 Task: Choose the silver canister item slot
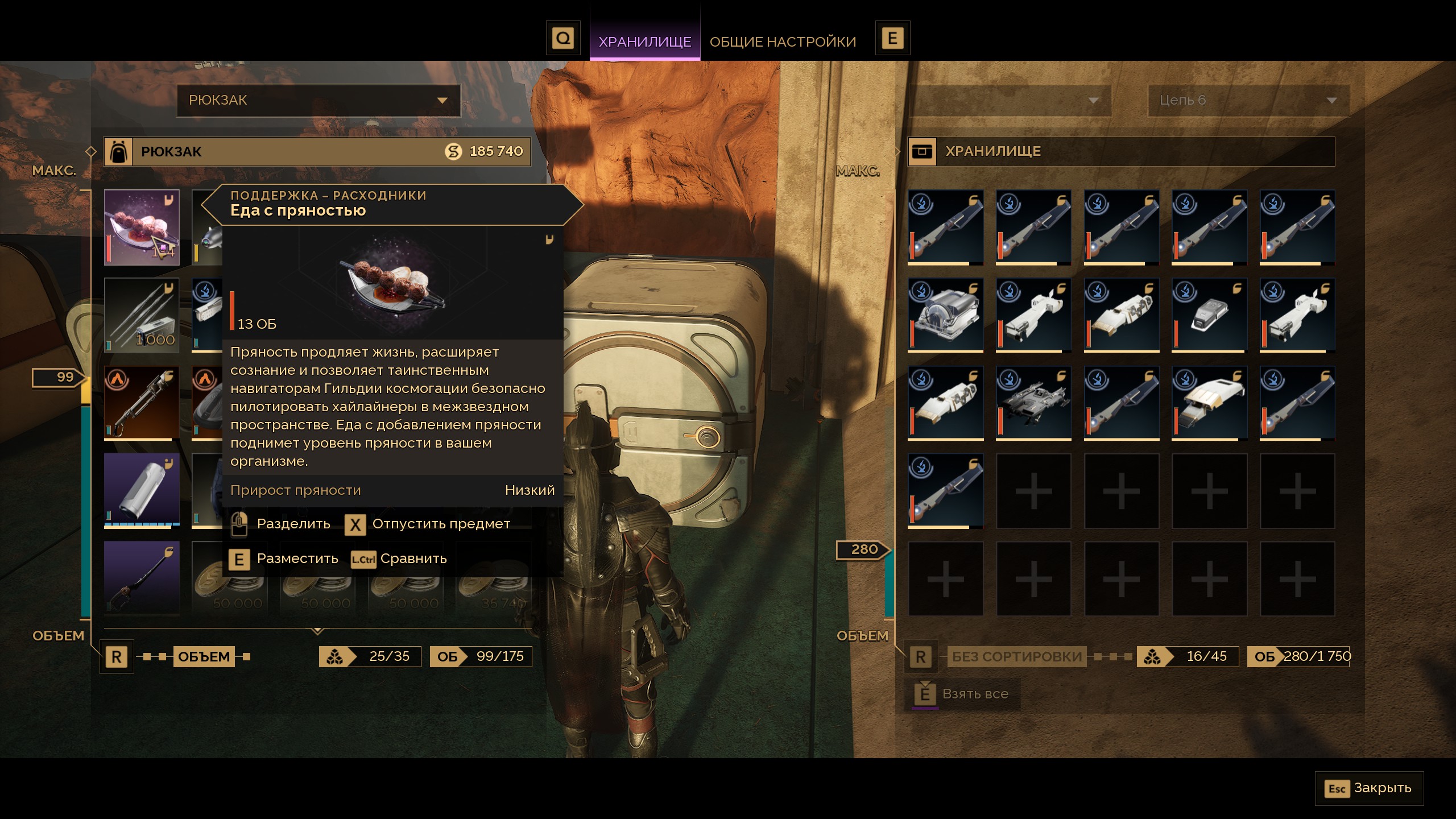142,490
